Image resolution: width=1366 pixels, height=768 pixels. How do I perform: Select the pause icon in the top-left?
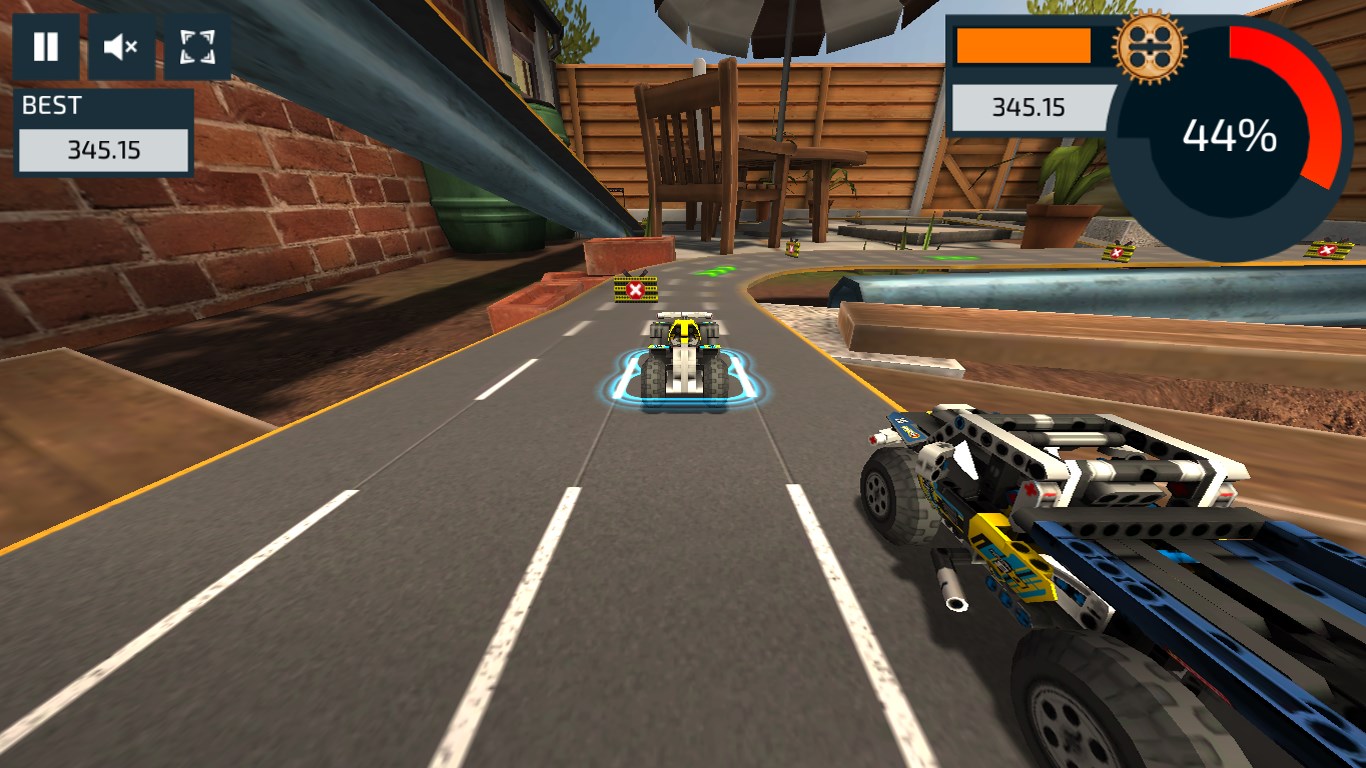tap(46, 46)
